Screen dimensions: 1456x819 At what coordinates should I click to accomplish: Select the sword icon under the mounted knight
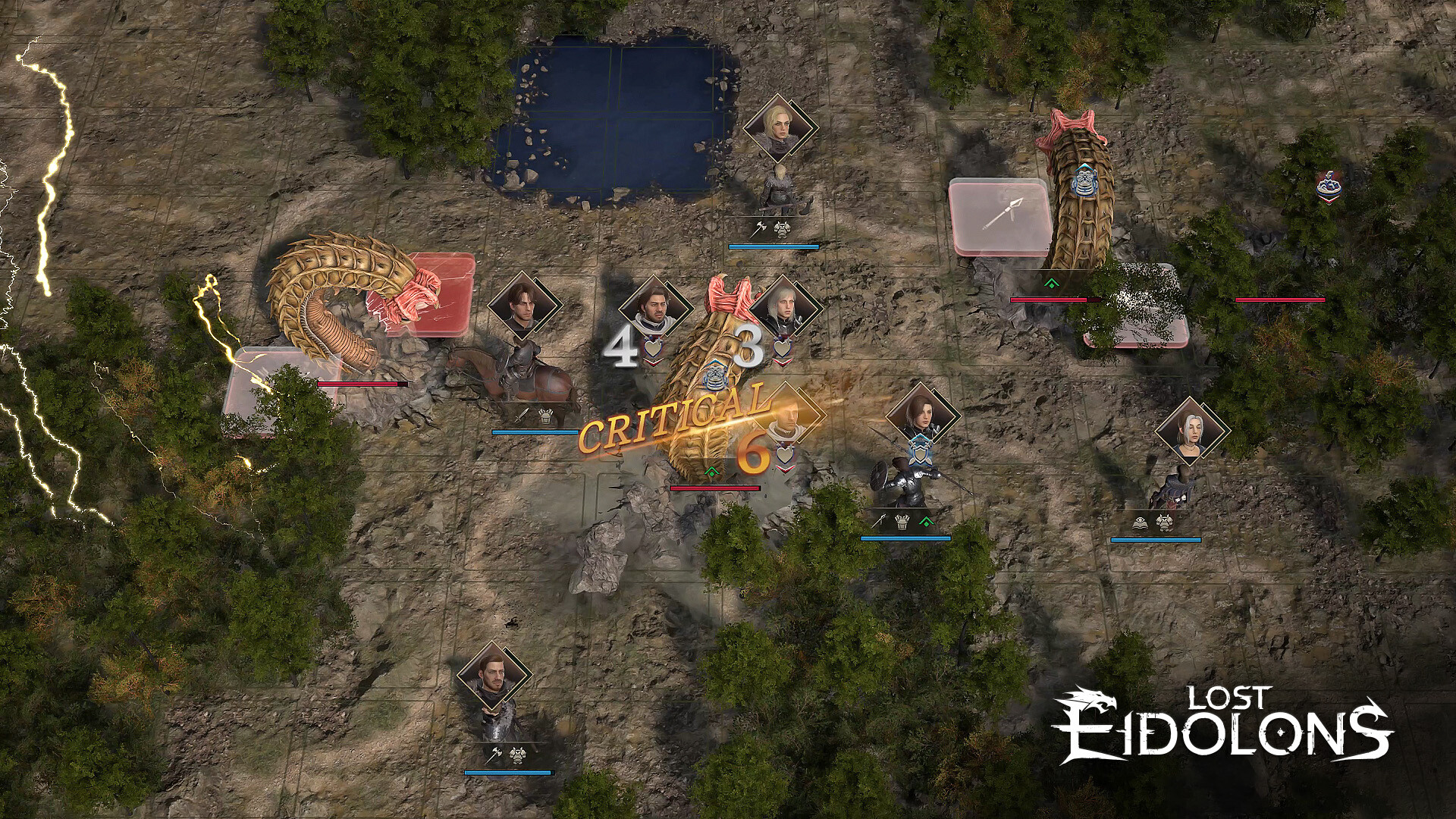(x=520, y=416)
